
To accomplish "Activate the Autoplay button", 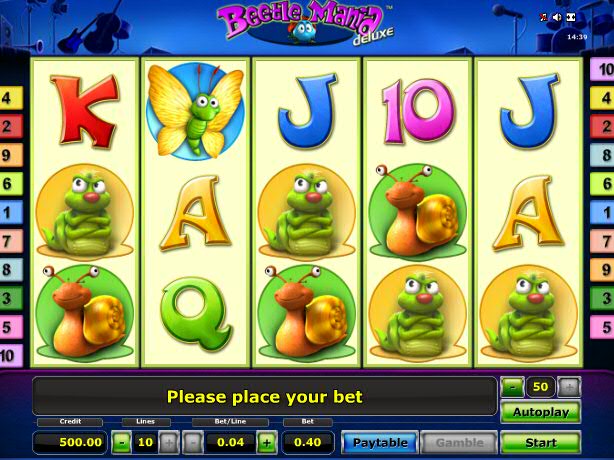I will tap(540, 412).
